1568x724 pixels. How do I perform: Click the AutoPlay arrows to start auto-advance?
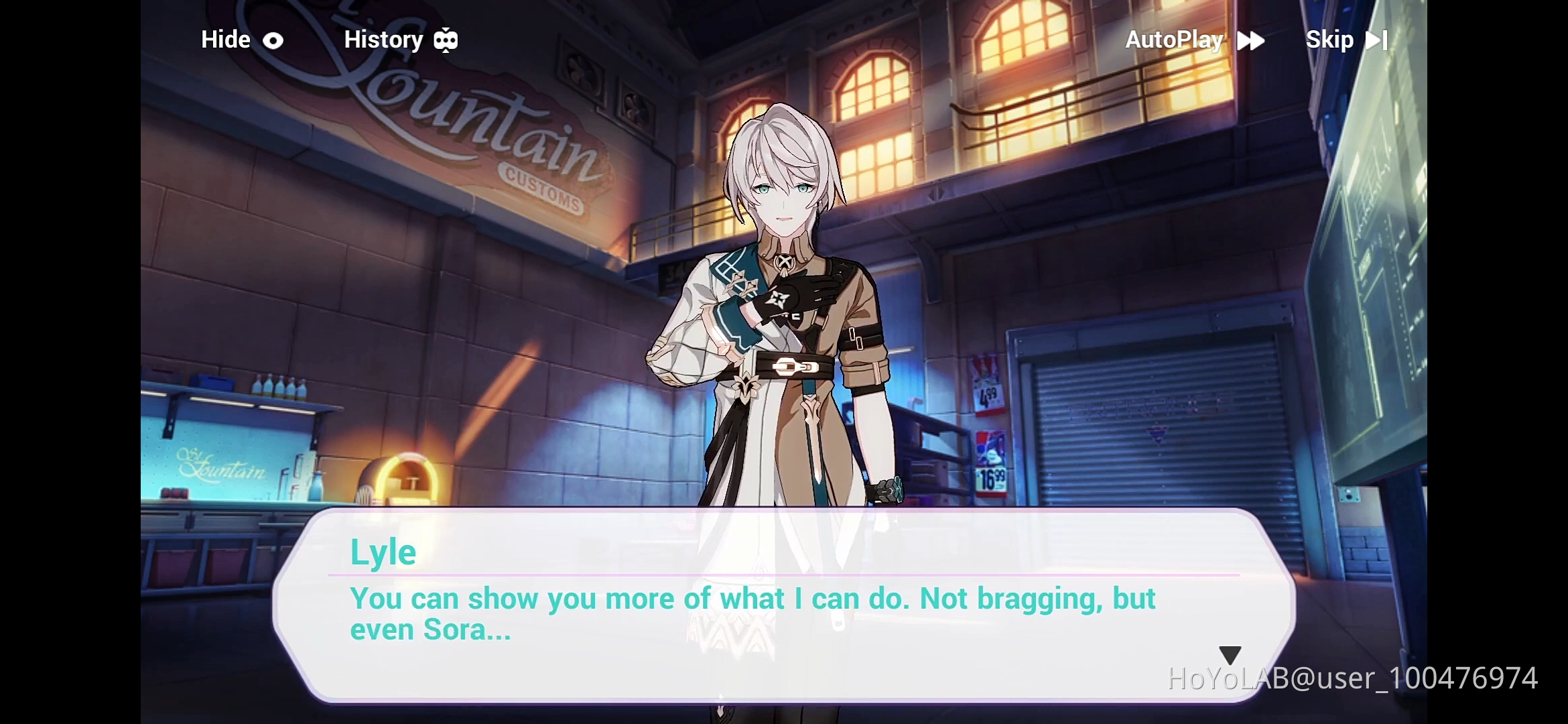point(1252,40)
